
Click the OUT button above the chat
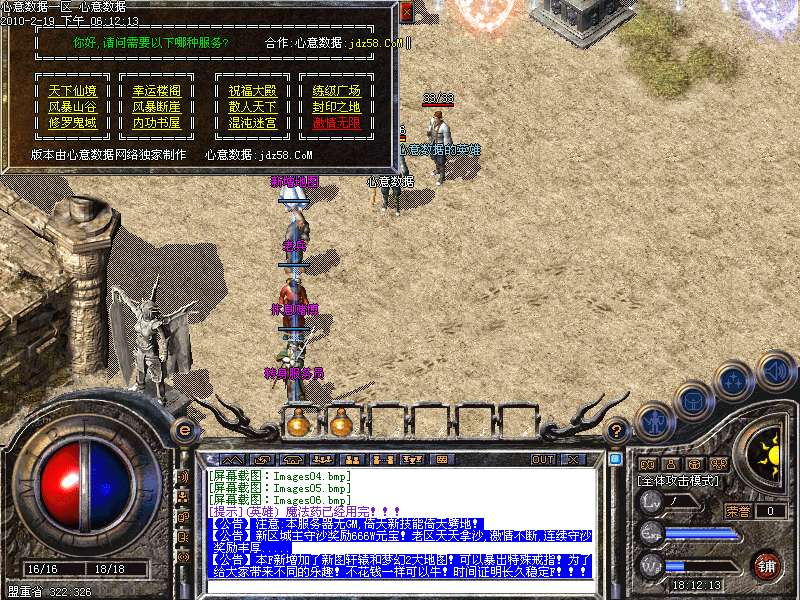tap(542, 459)
